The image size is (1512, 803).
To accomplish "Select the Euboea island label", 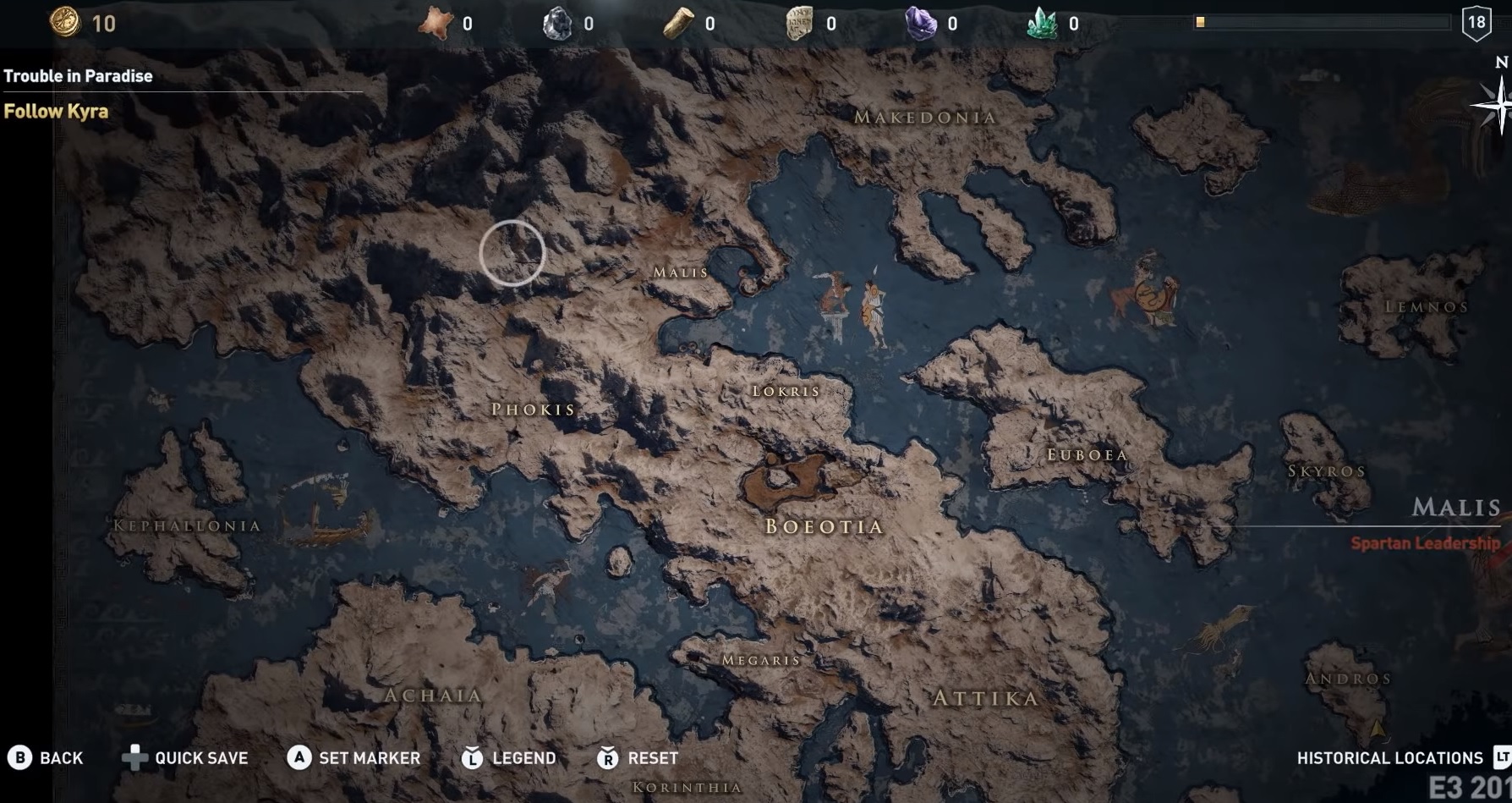I will tap(1087, 455).
